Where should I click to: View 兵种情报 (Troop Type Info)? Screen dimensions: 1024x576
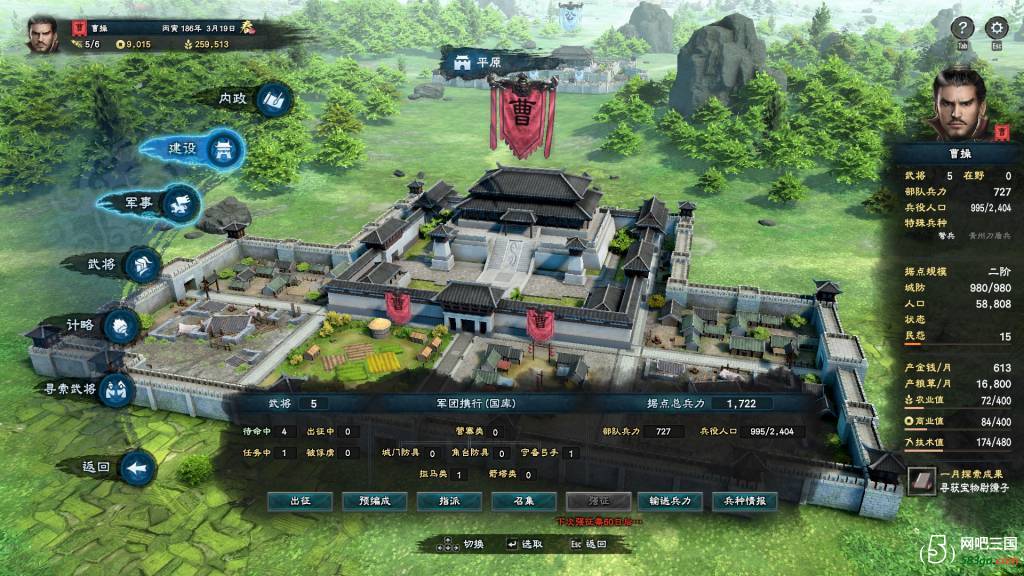point(745,501)
